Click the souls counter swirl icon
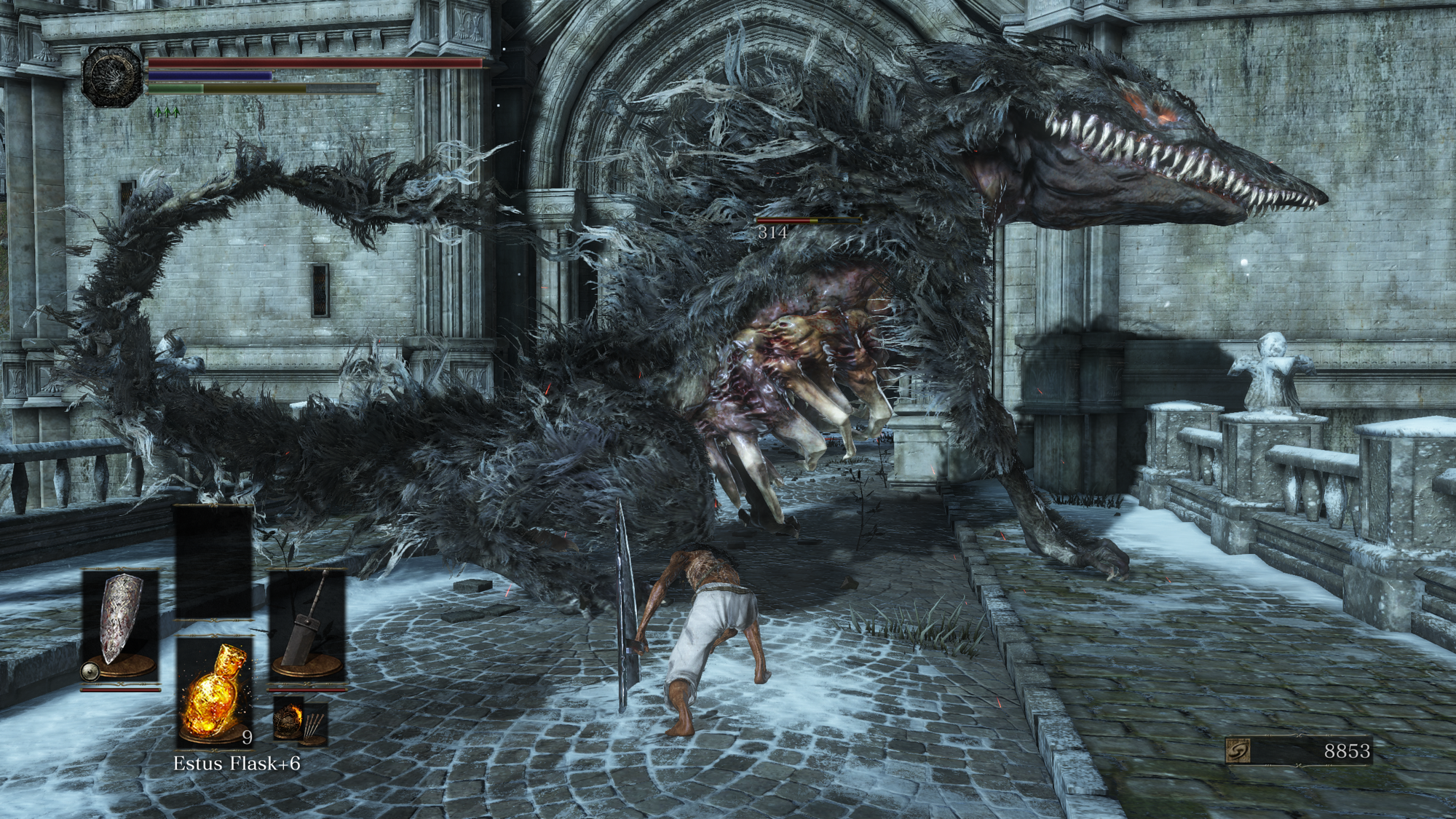This screenshot has height=819, width=1456. (x=1239, y=751)
